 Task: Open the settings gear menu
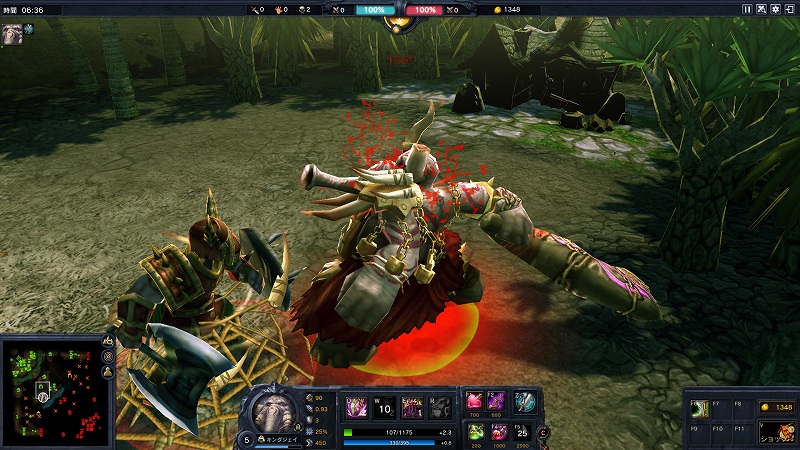[776, 9]
